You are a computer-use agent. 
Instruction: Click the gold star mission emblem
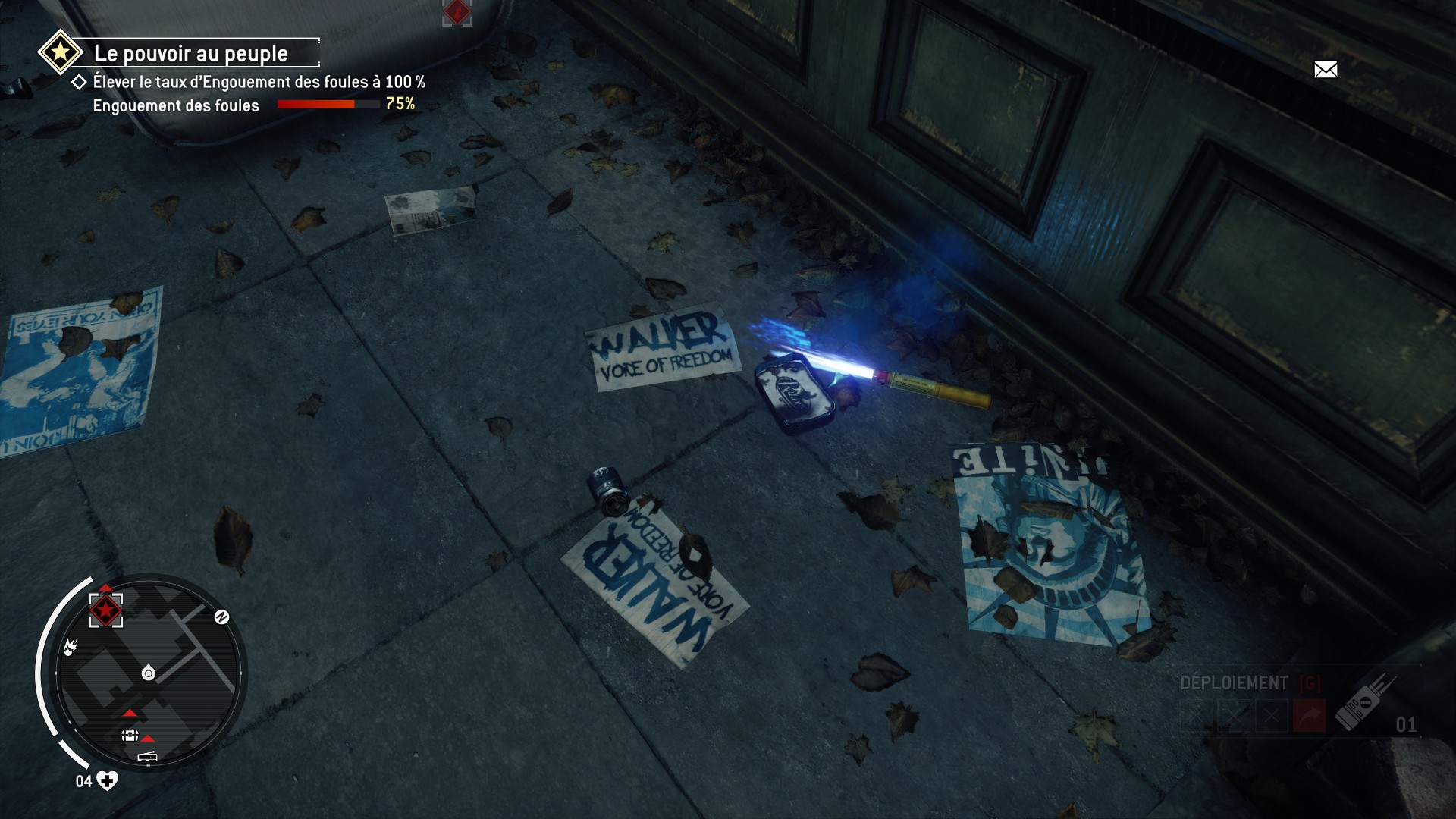(60, 52)
